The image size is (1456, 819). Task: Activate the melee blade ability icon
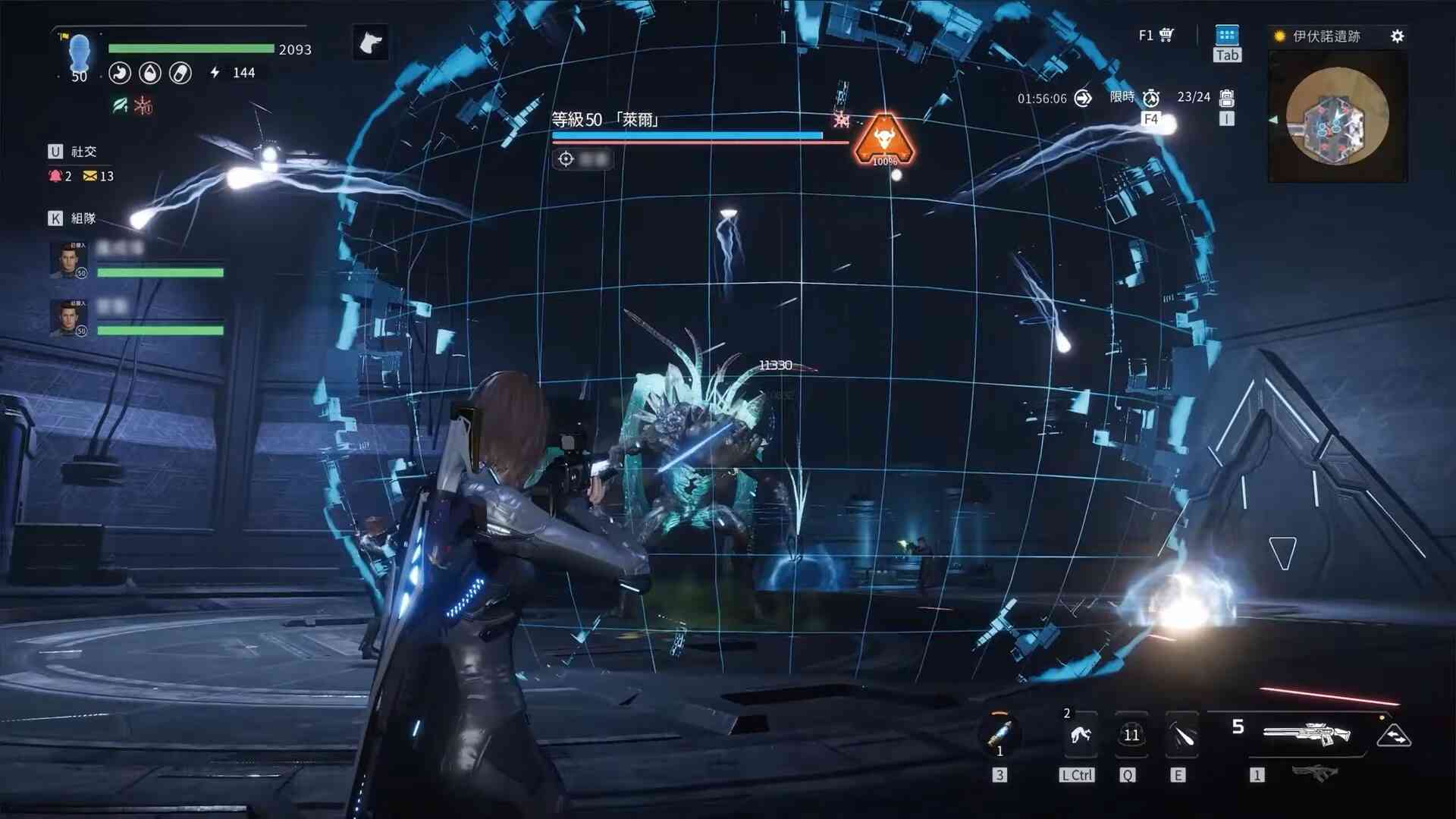tap(1181, 734)
